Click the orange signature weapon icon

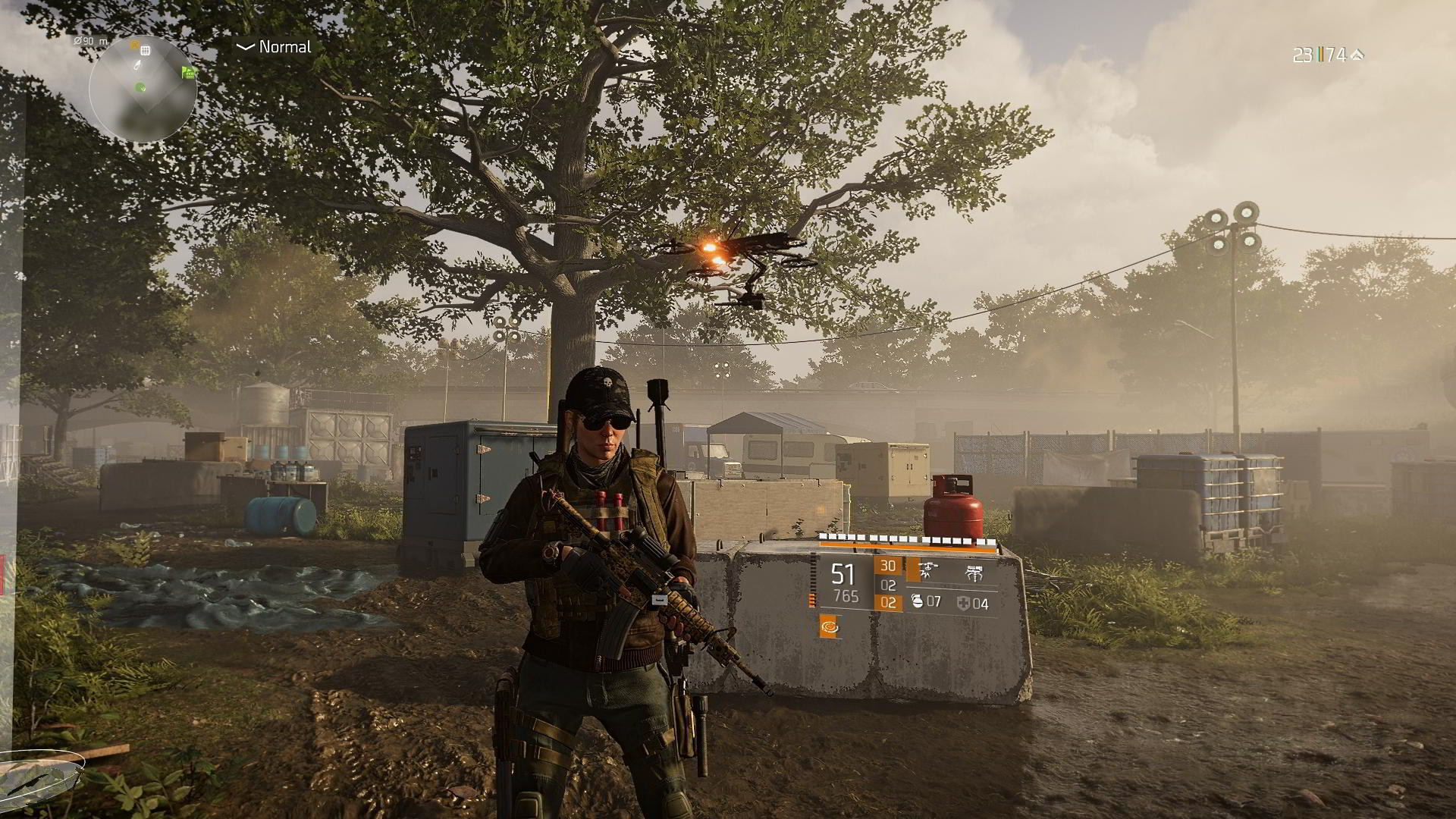tap(830, 628)
